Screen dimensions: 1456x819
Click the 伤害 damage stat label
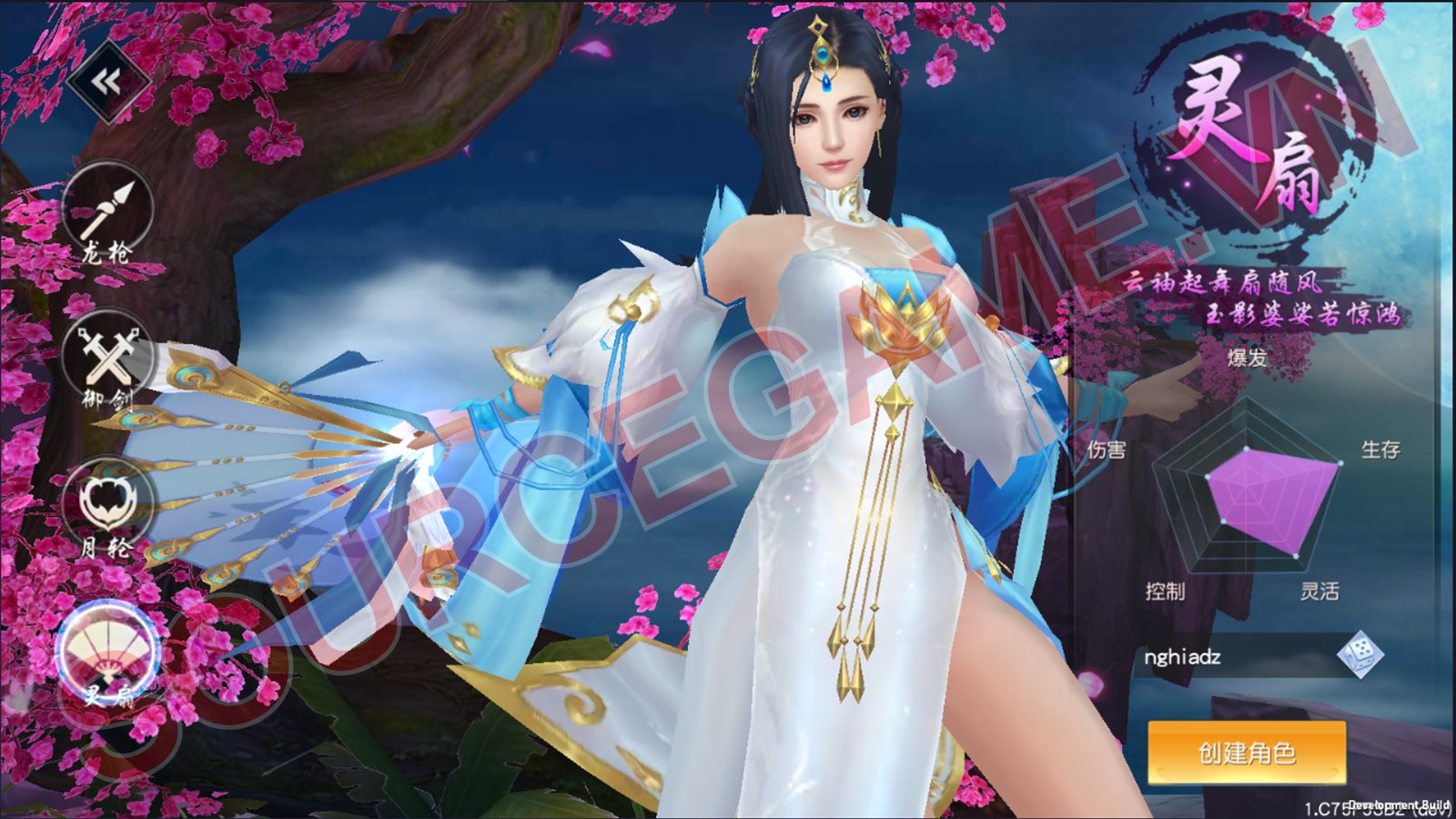click(1106, 448)
